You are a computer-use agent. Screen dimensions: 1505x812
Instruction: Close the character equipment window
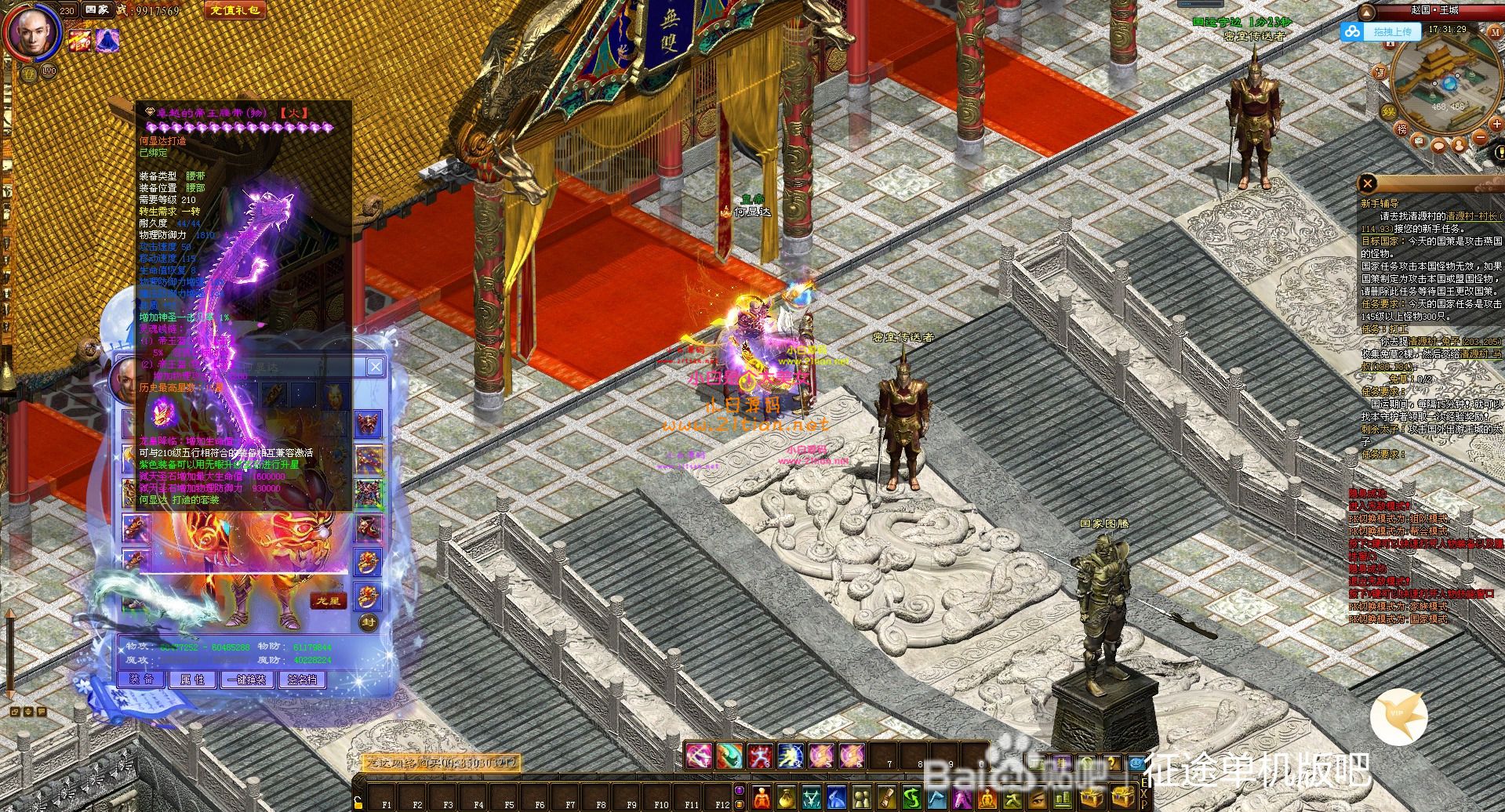pos(376,367)
